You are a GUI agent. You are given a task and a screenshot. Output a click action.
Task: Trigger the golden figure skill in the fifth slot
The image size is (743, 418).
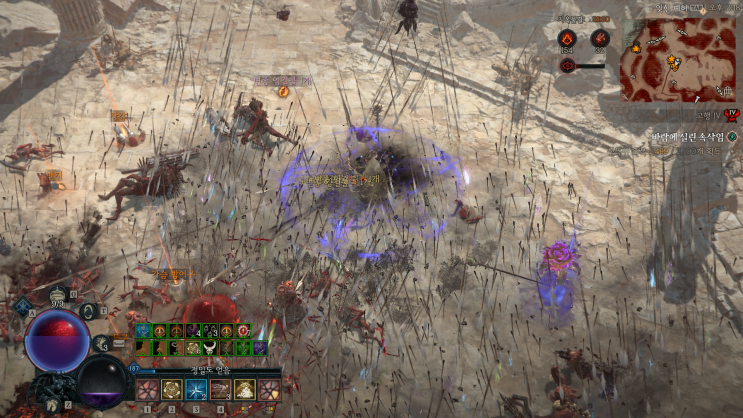click(x=245, y=389)
